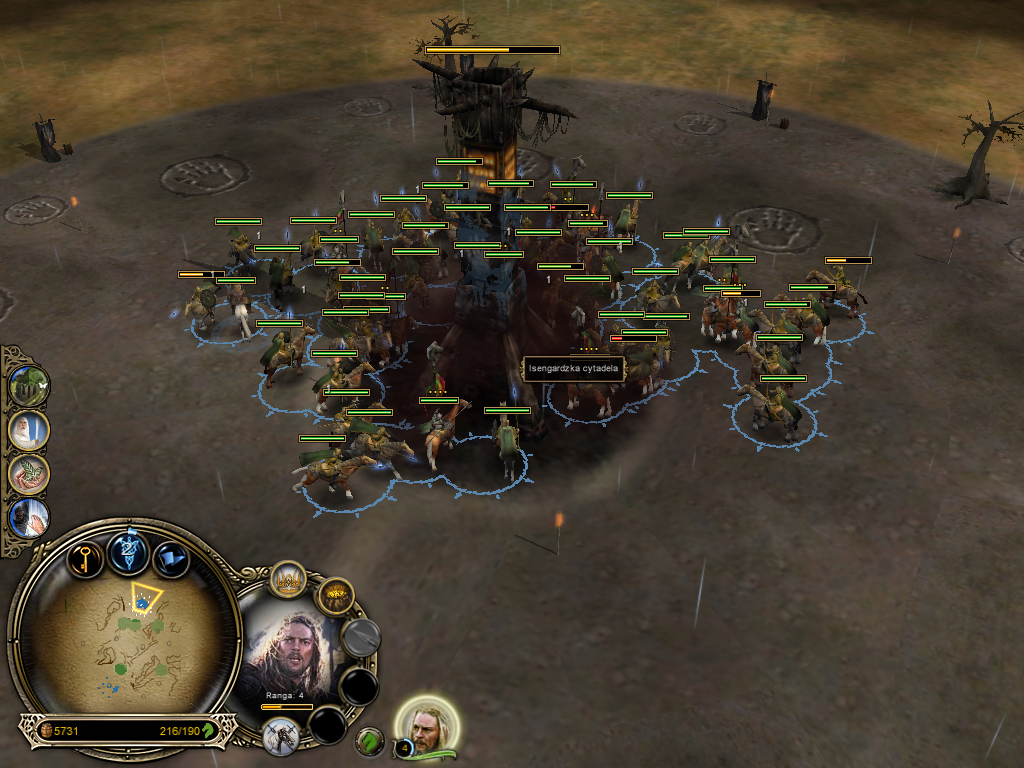Click the green horse-head button
This screenshot has height=768, width=1024.
tap(370, 741)
